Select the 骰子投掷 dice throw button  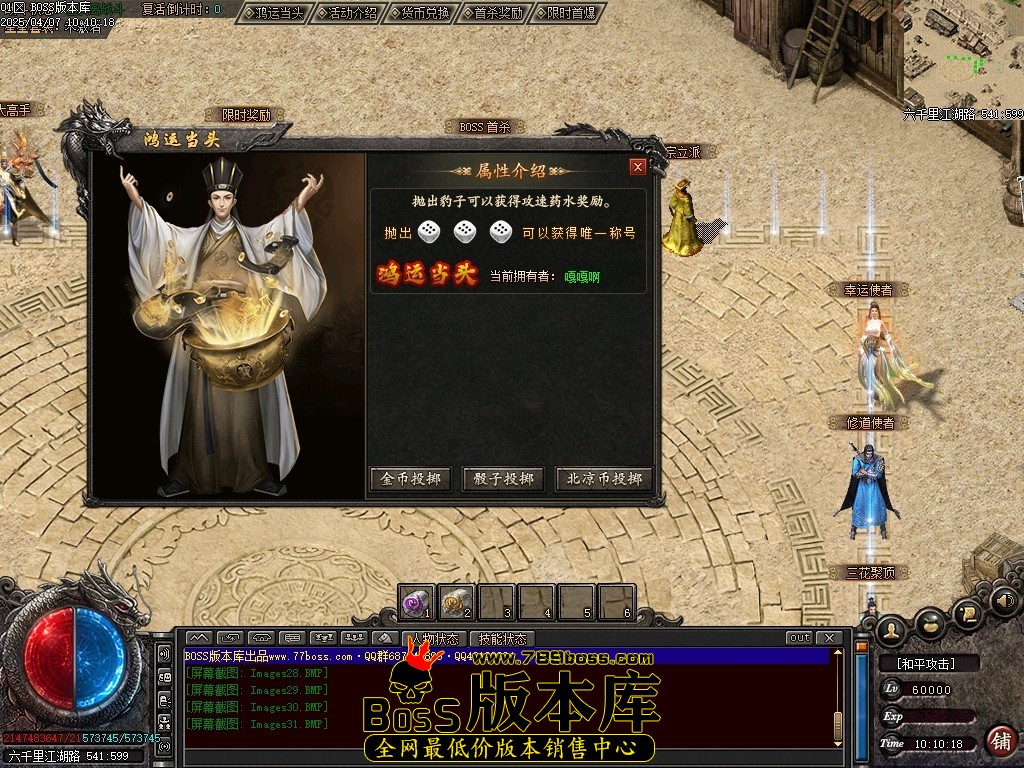point(503,479)
